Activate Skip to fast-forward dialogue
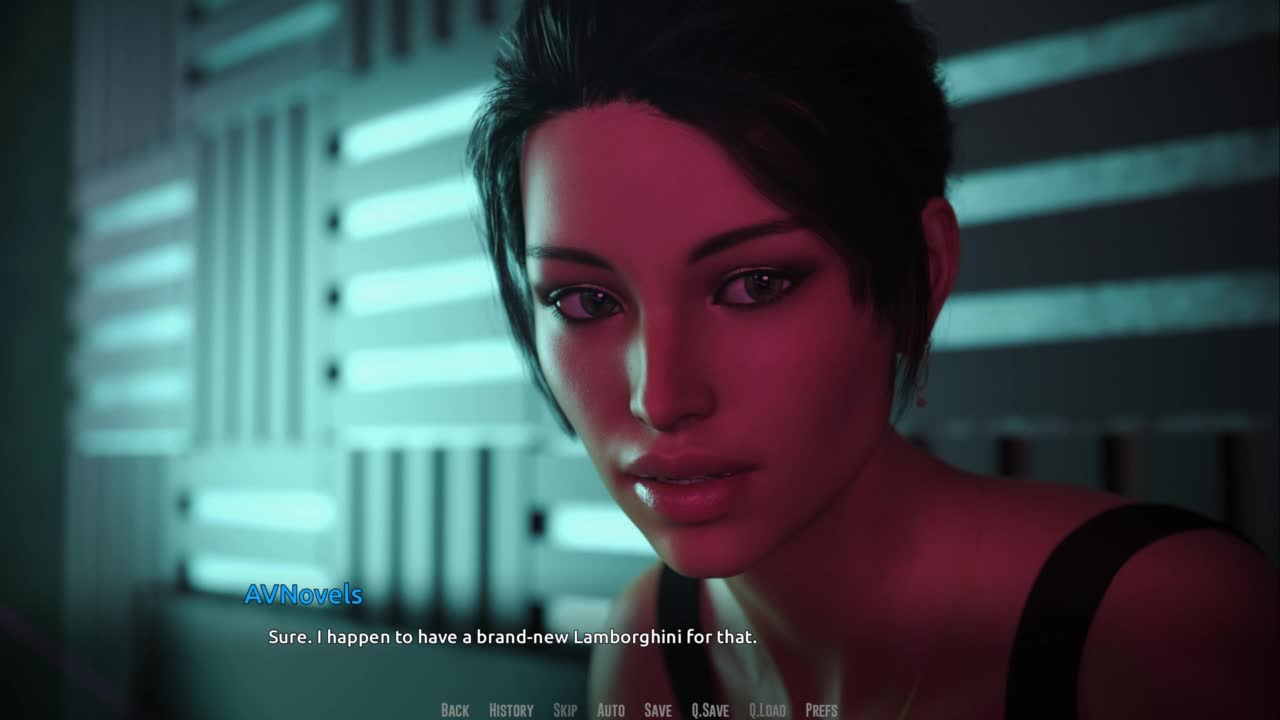This screenshot has height=720, width=1280. click(565, 710)
